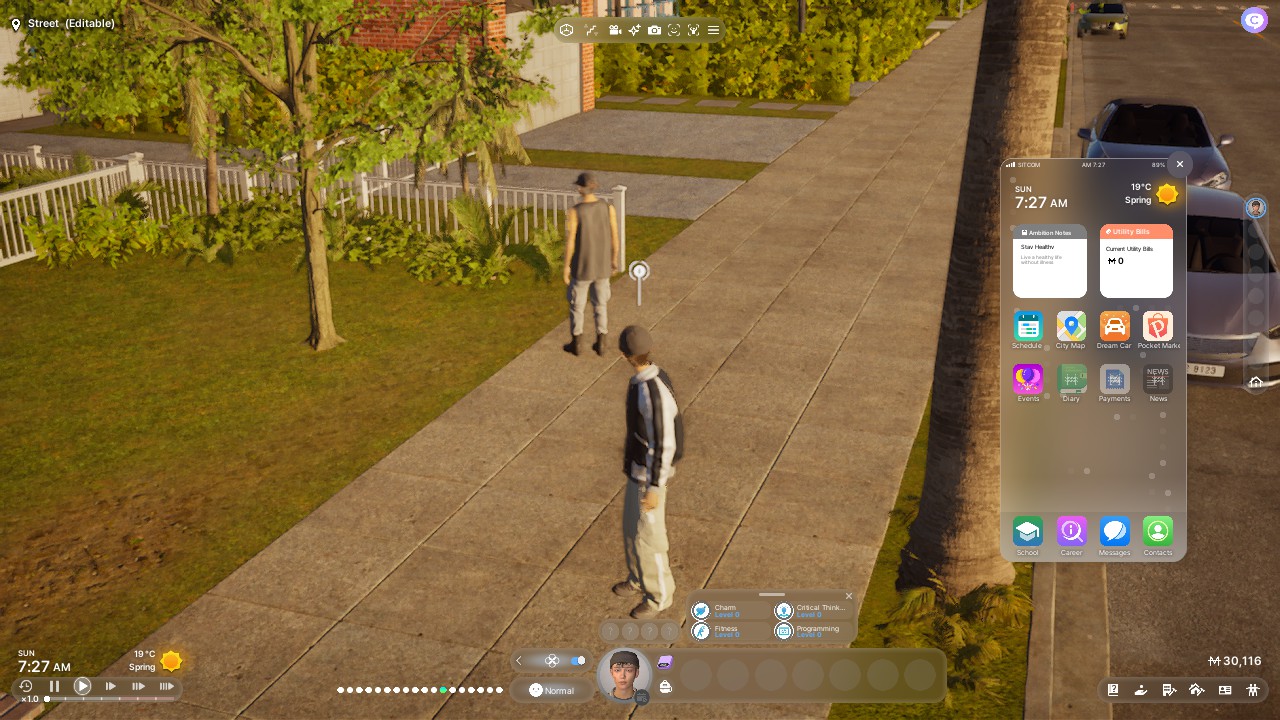1280x720 pixels.
Task: Open the News app
Action: 1158,379
